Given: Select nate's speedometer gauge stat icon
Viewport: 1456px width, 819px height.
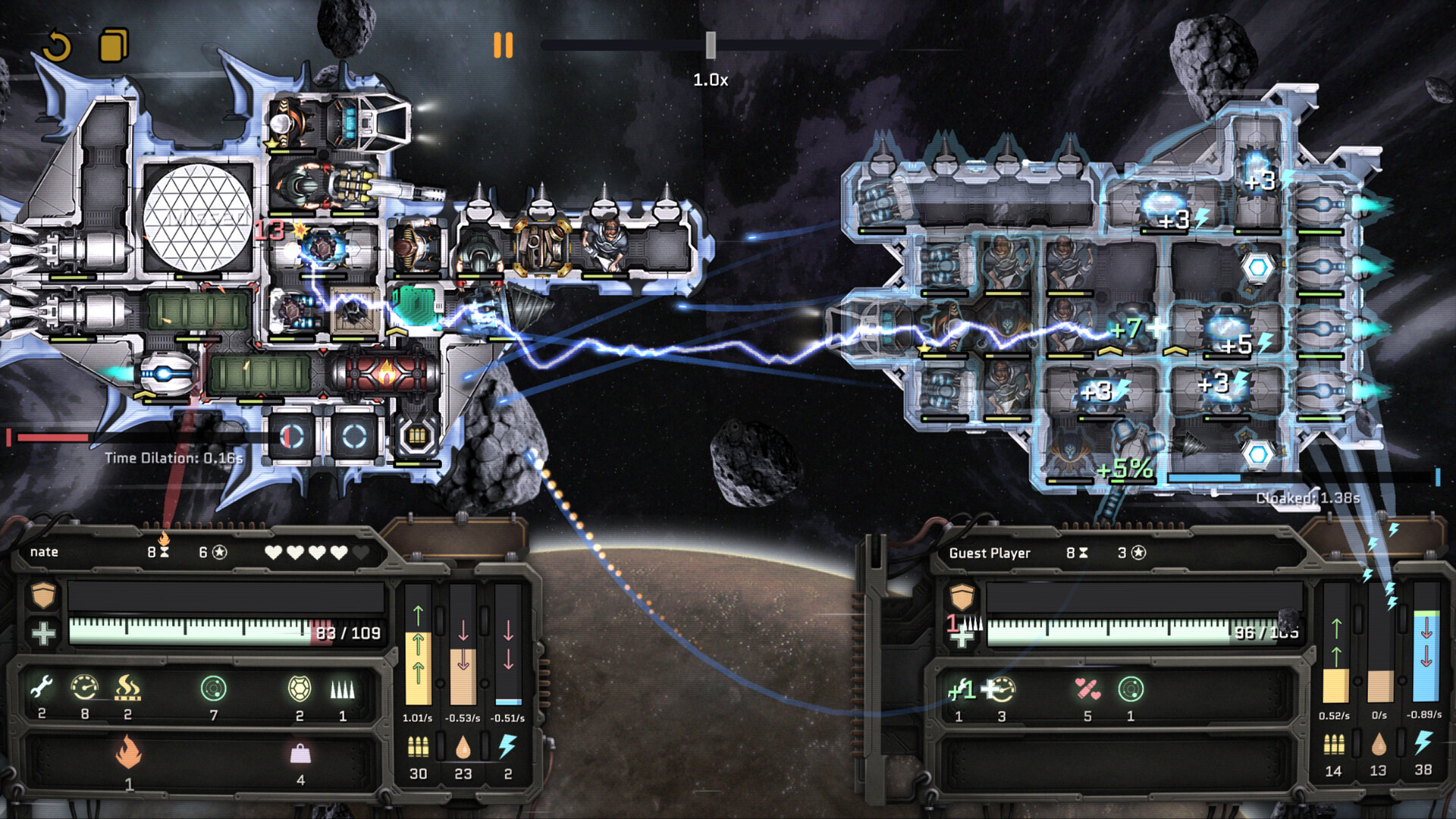Looking at the screenshot, I should 84,688.
